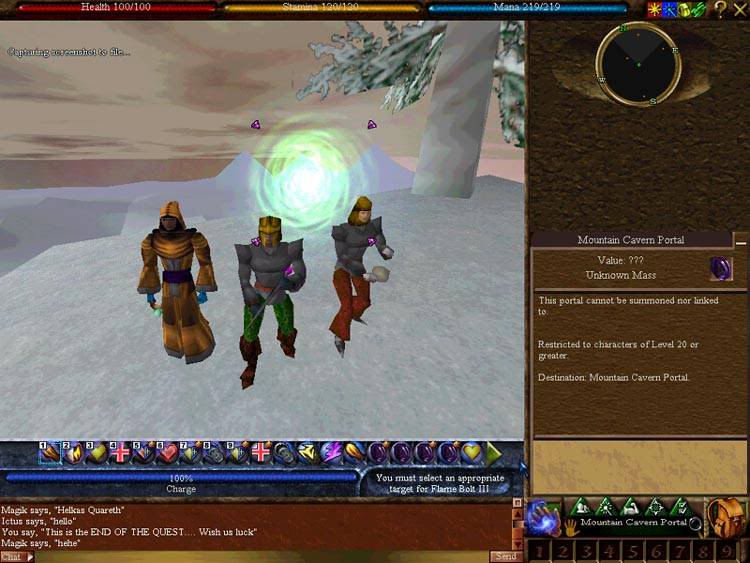Click the green arrow at spell bar end

[494, 452]
